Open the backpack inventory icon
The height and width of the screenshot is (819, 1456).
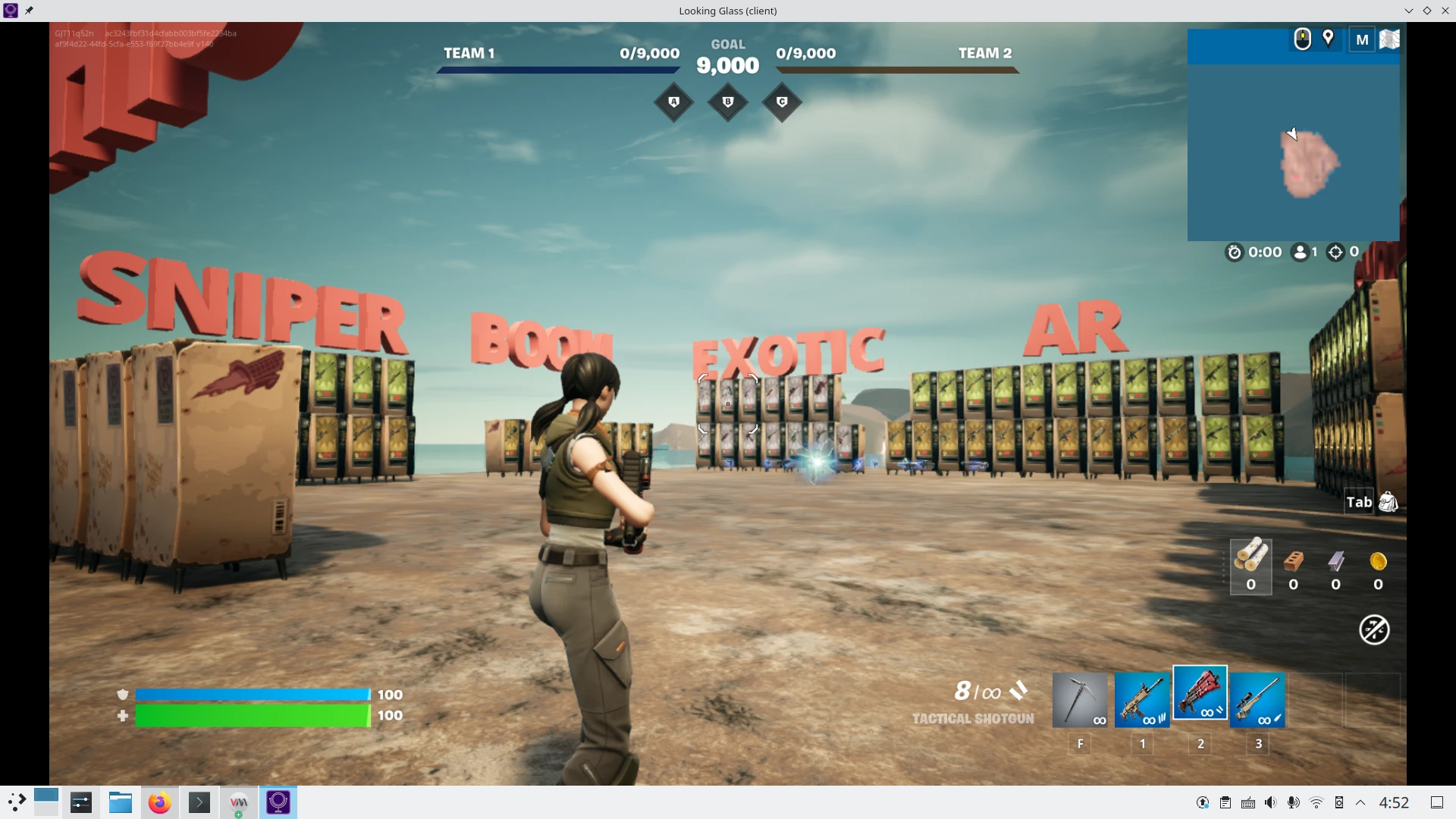click(x=1388, y=502)
